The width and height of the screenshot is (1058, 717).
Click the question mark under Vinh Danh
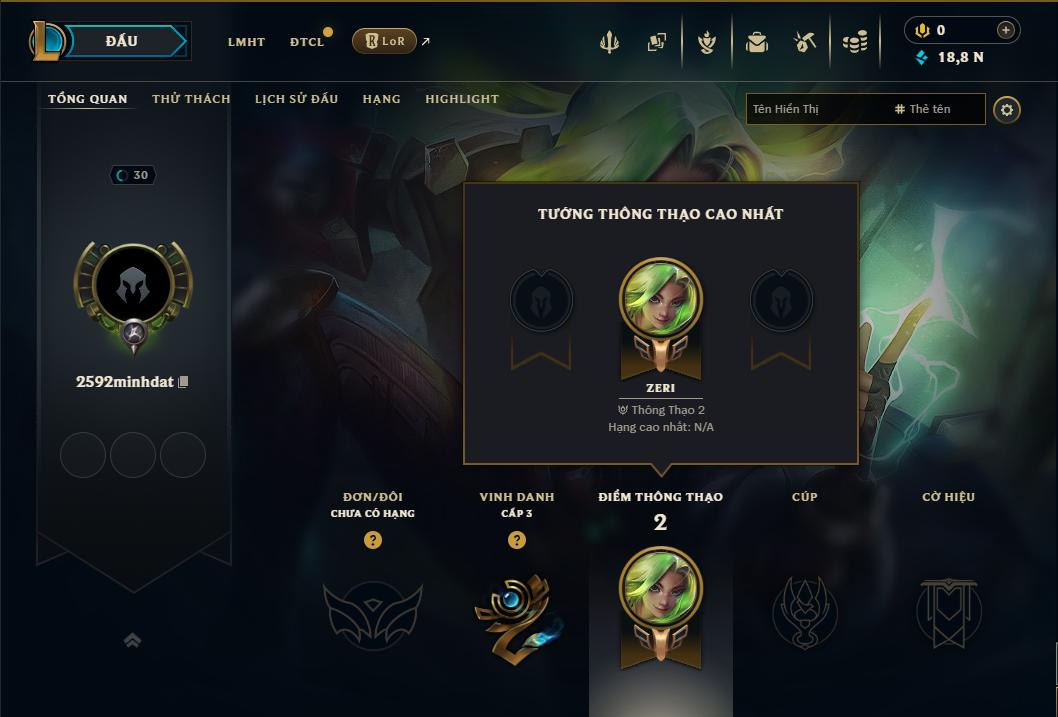pyautogui.click(x=517, y=540)
